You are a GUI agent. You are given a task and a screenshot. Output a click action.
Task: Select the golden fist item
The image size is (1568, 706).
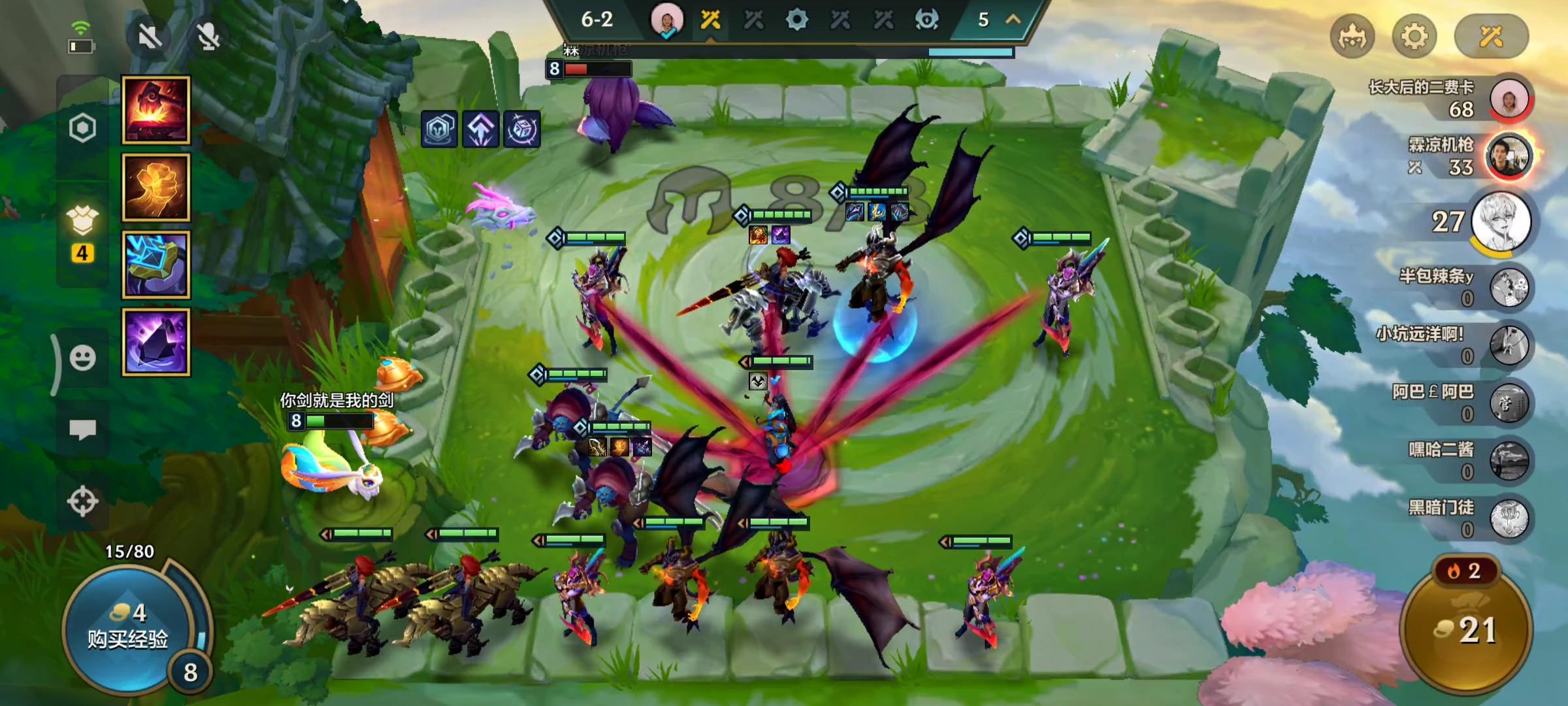tap(156, 188)
